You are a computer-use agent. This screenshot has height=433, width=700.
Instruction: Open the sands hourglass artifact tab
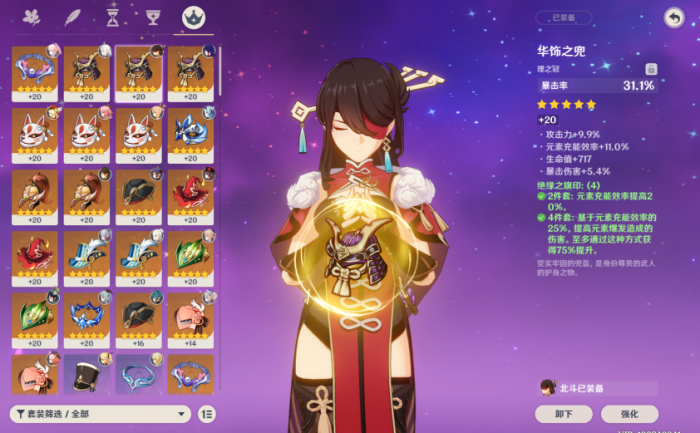(x=112, y=17)
